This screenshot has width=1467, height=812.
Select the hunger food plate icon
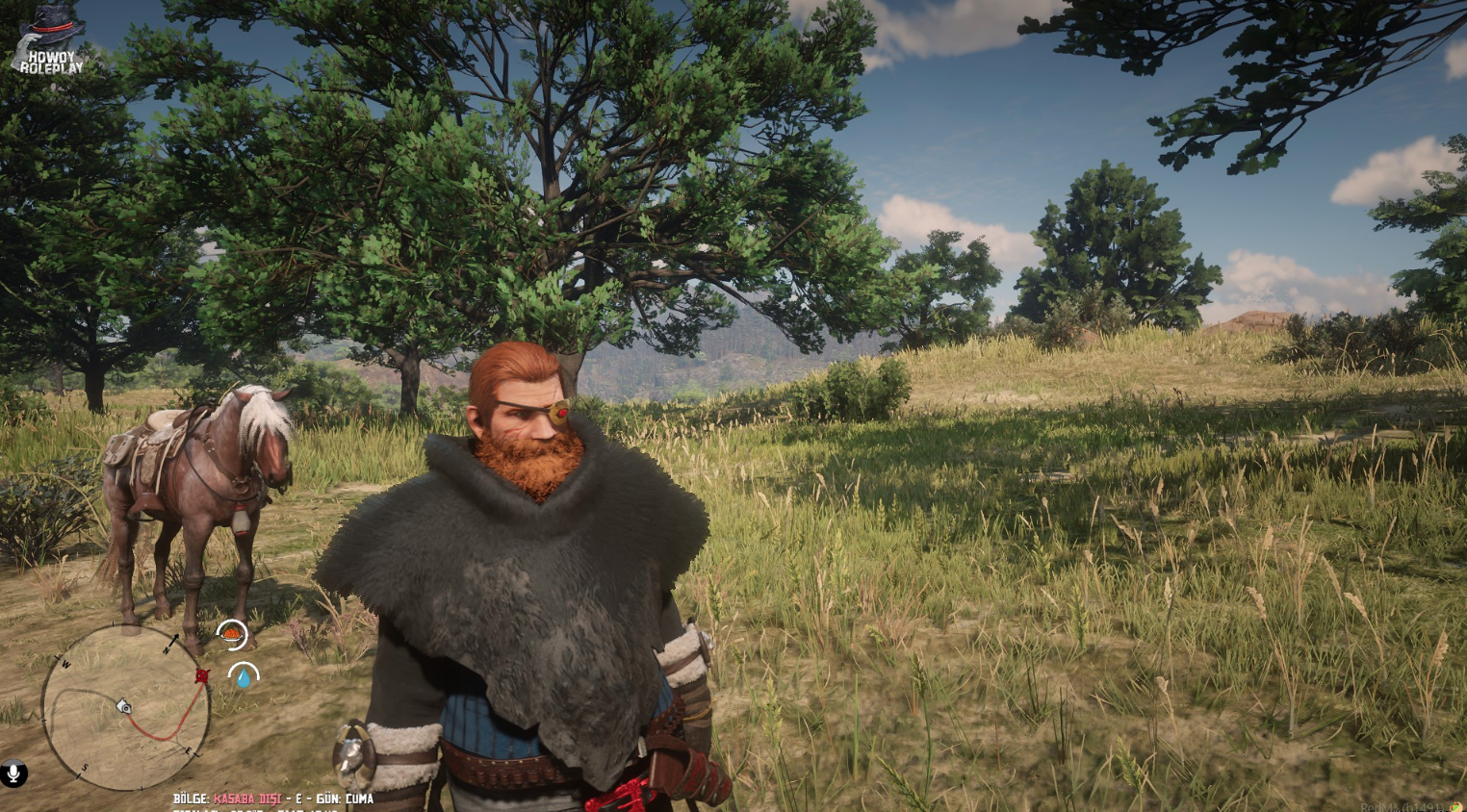point(231,635)
